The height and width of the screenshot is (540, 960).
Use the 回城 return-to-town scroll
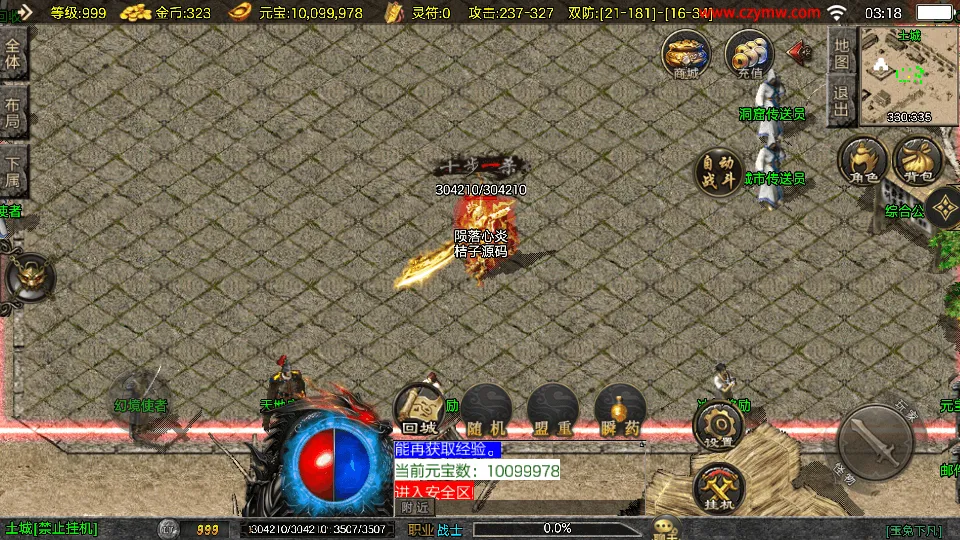[419, 410]
